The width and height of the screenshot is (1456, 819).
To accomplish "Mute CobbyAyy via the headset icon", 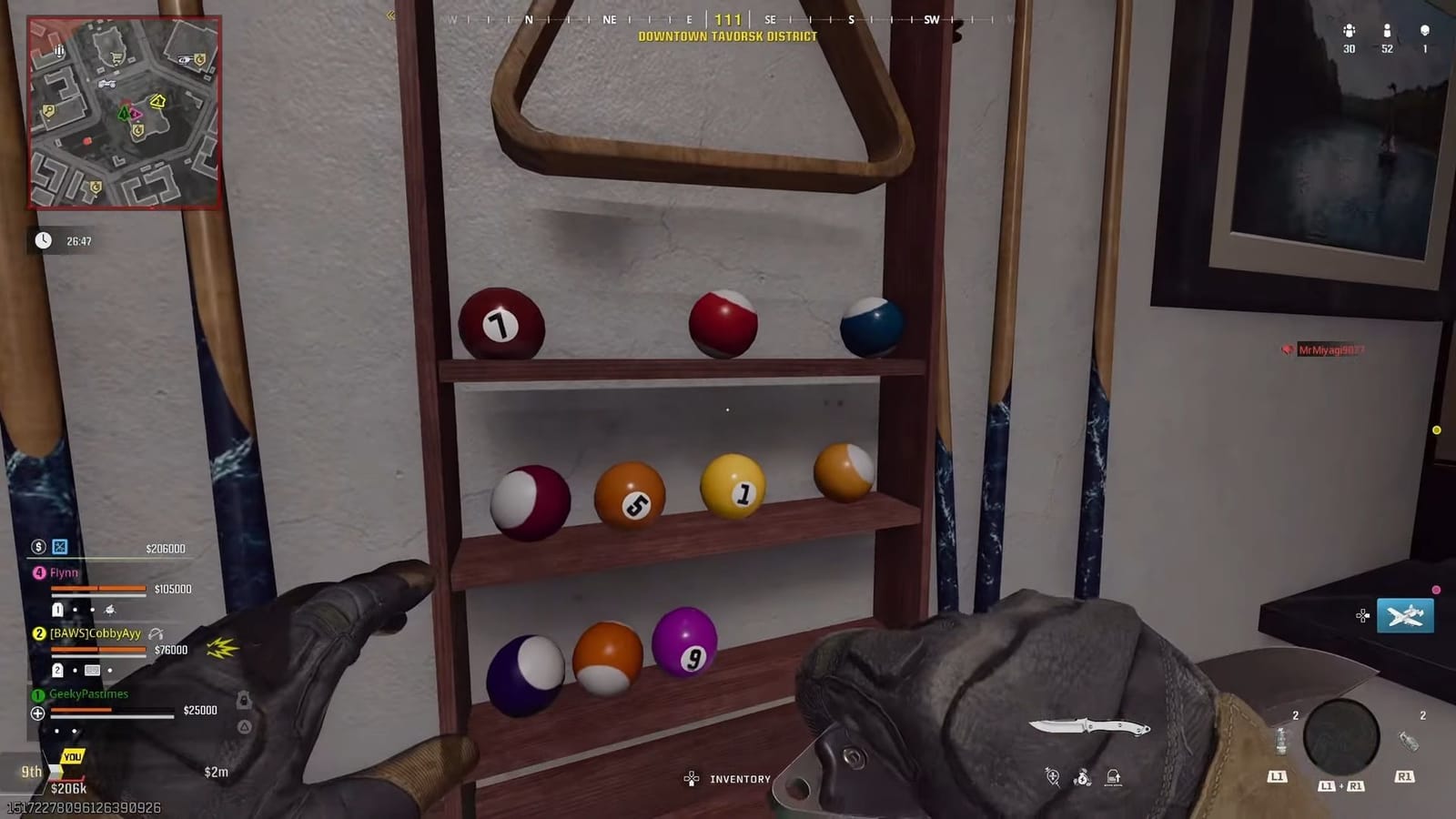I will coord(157,634).
